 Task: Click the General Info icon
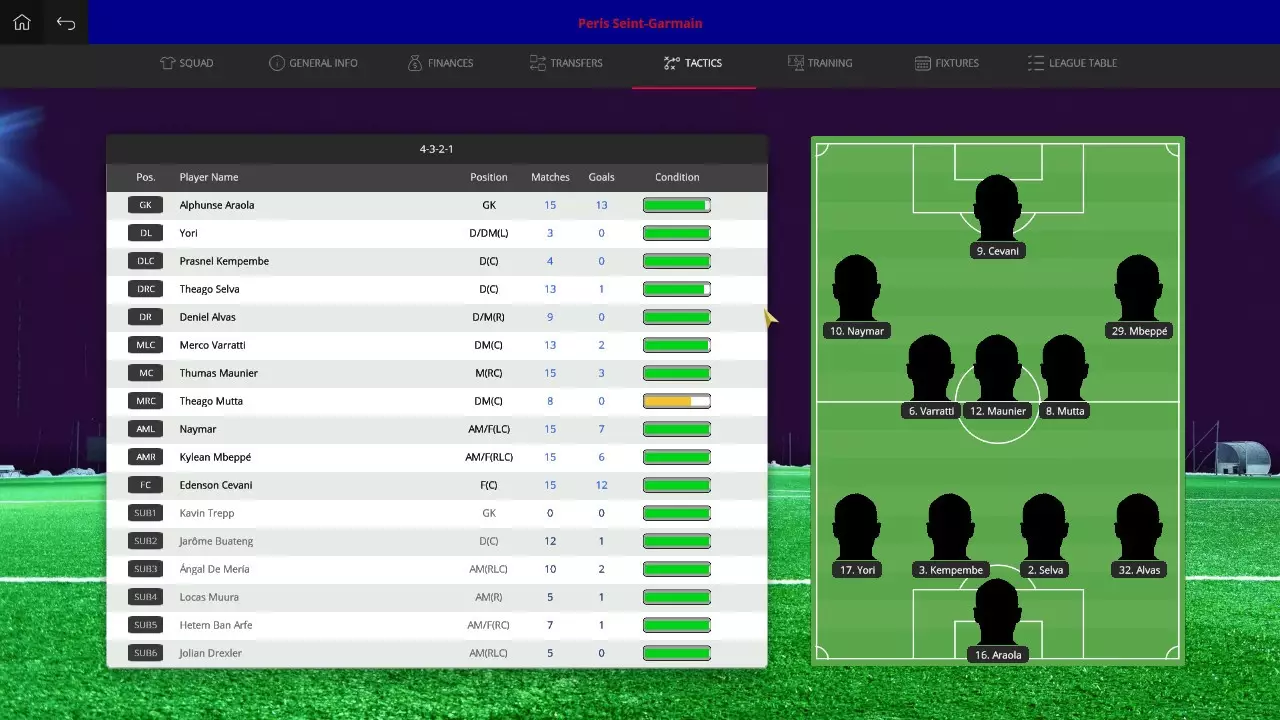(x=277, y=62)
